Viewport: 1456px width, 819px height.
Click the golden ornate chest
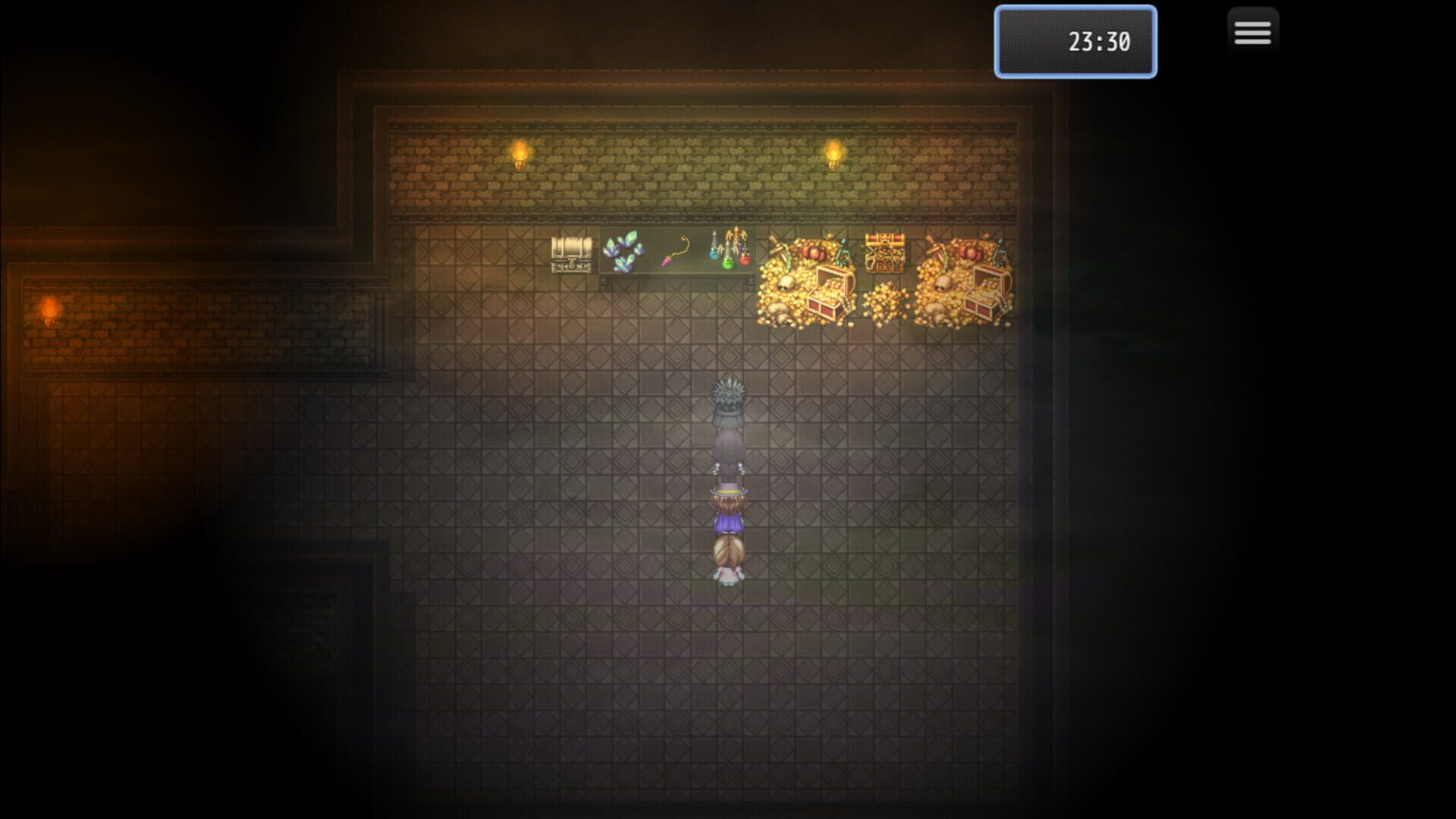click(883, 253)
